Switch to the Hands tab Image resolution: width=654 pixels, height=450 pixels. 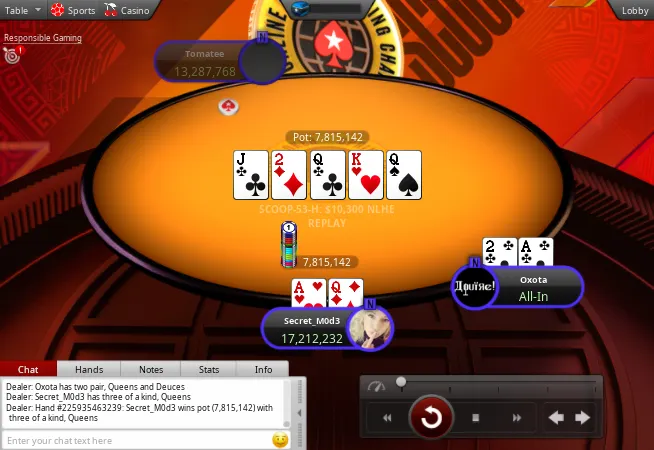pyautogui.click(x=89, y=369)
